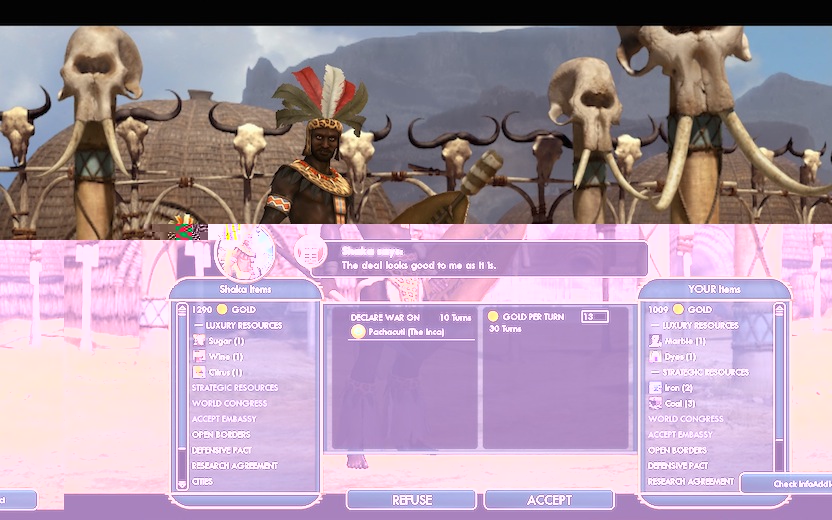832x520 pixels.
Task: Offer your Marble in the deal
Action: (x=684, y=341)
